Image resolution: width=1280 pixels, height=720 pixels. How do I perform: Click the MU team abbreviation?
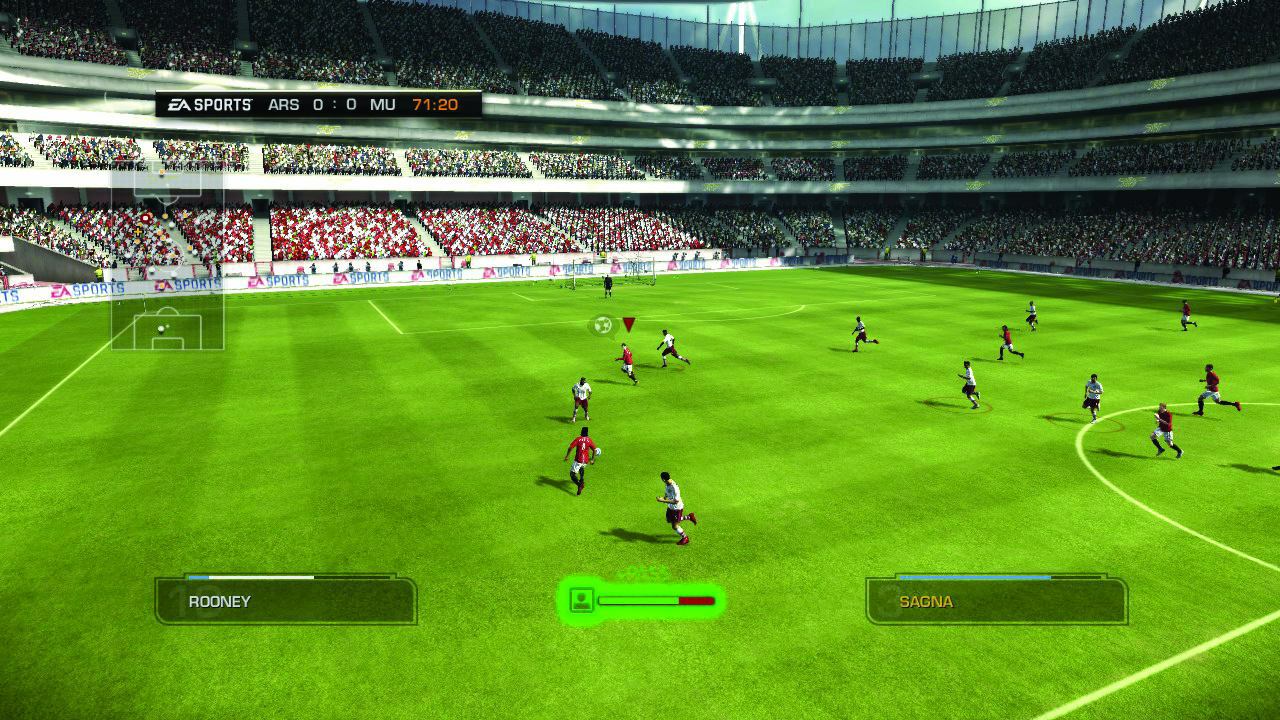click(385, 104)
